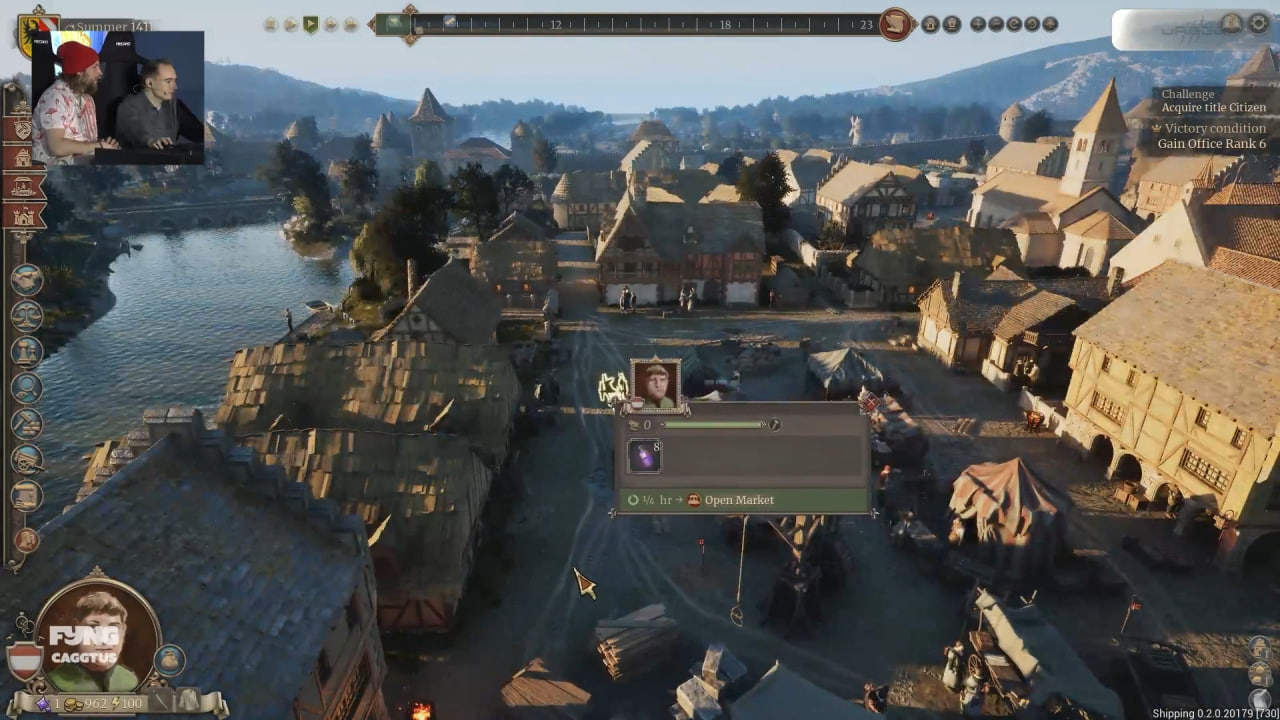Viewport: 1280px width, 720px height.
Task: Select the hammer build icon
Action: click(26, 424)
